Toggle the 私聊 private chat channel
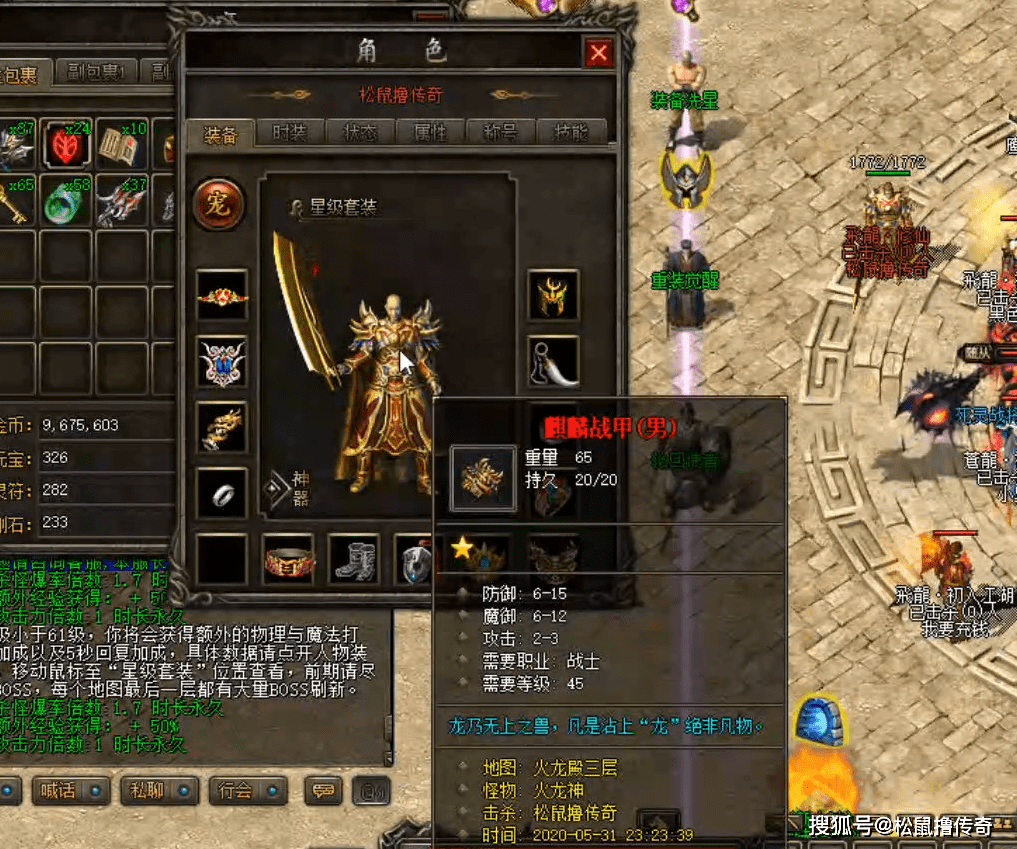Image resolution: width=1017 pixels, height=849 pixels. coord(156,791)
